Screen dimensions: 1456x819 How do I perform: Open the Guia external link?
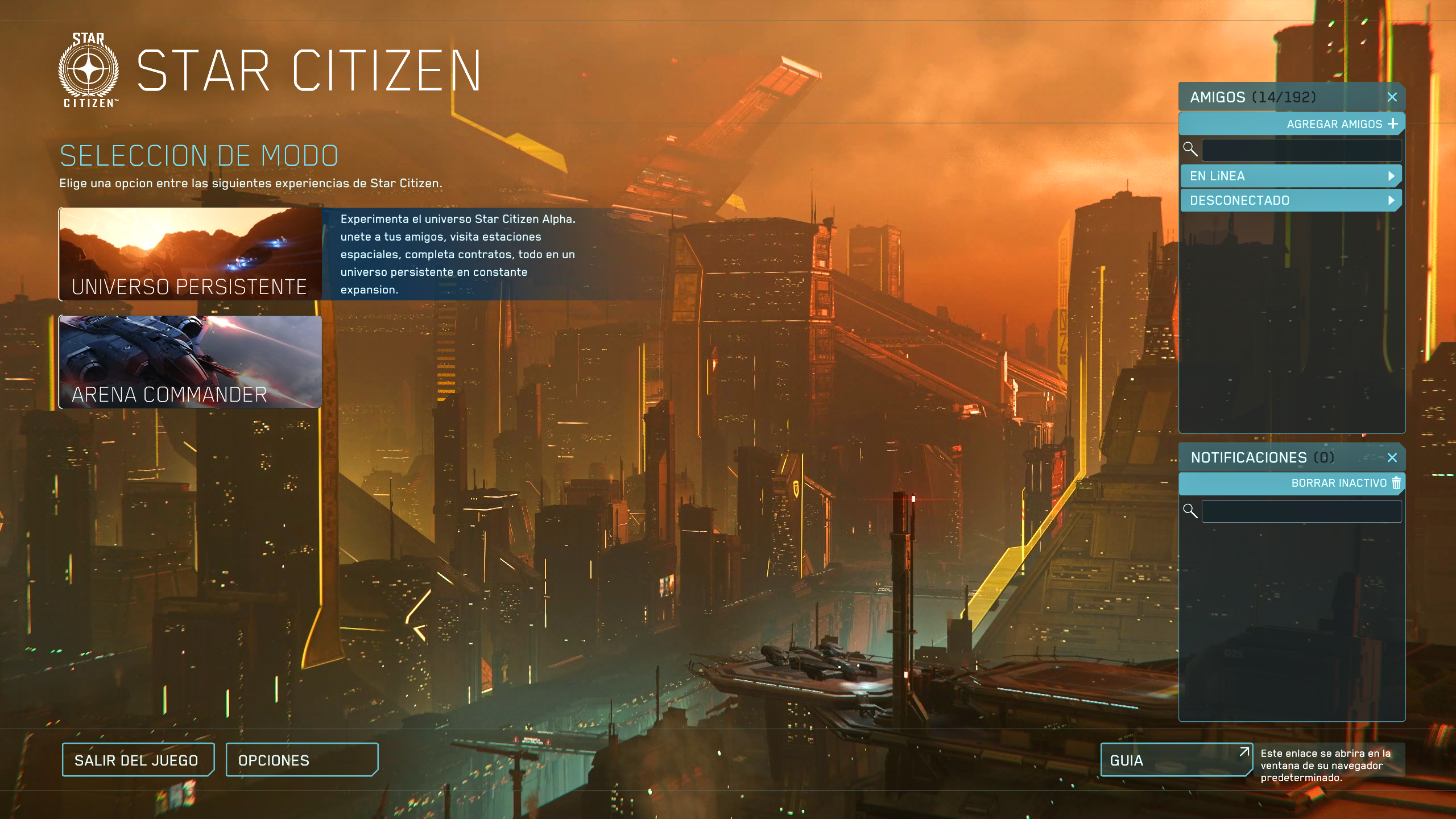click(1175, 760)
